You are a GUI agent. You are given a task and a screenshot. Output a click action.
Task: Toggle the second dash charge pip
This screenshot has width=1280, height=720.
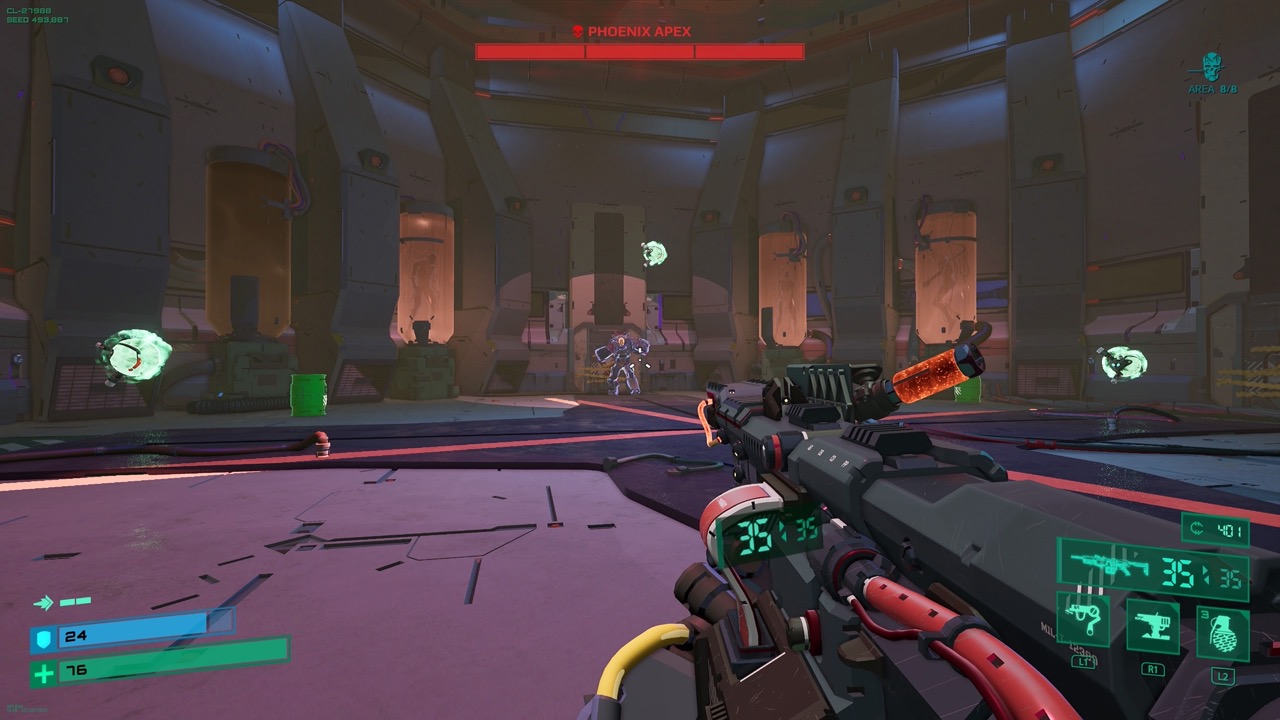82,601
